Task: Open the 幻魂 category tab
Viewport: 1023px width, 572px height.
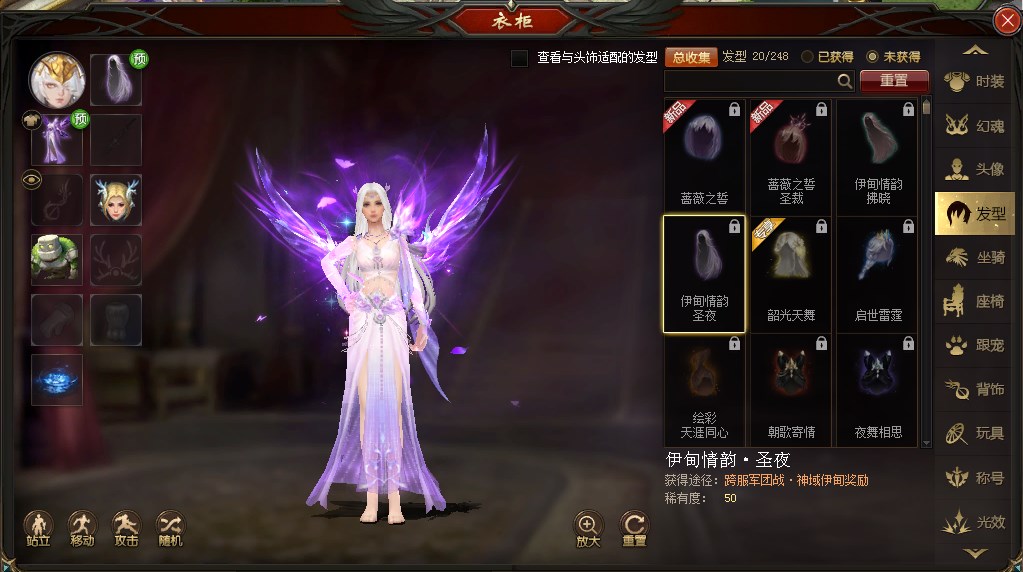Action: click(976, 126)
